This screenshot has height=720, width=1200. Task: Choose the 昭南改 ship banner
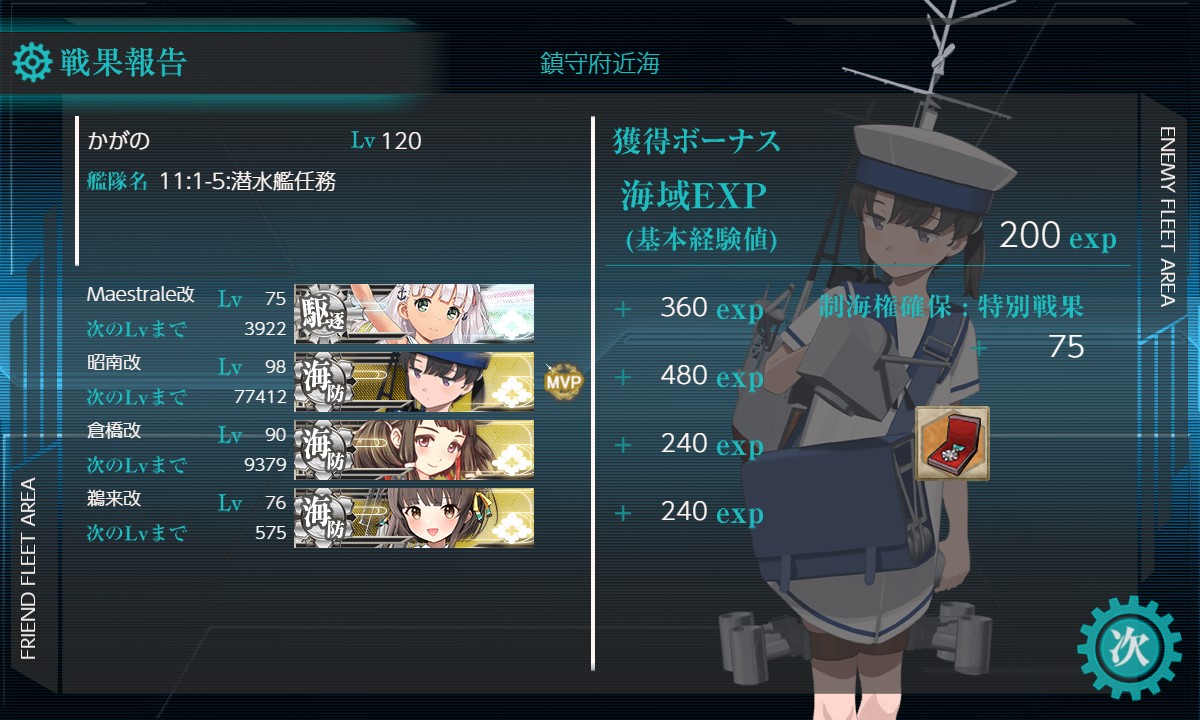pos(414,381)
